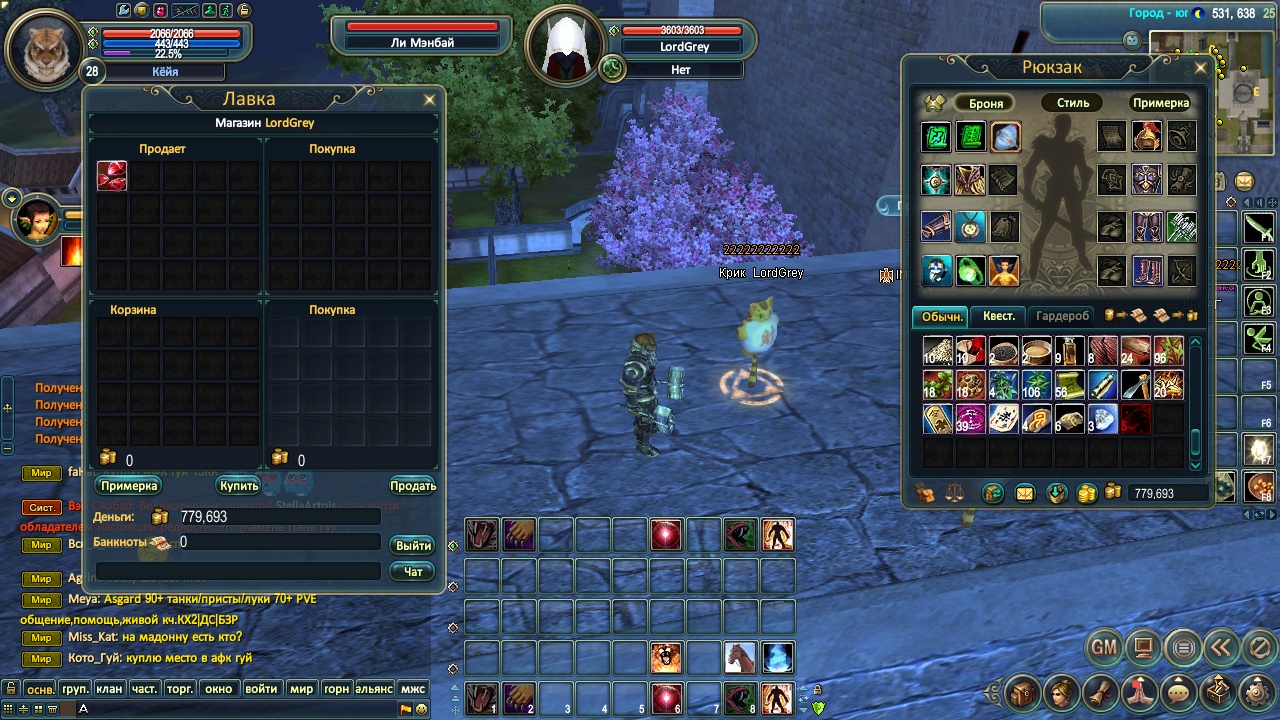Viewport: 1280px width, 720px height.
Task: Click the Продать button
Action: [412, 486]
